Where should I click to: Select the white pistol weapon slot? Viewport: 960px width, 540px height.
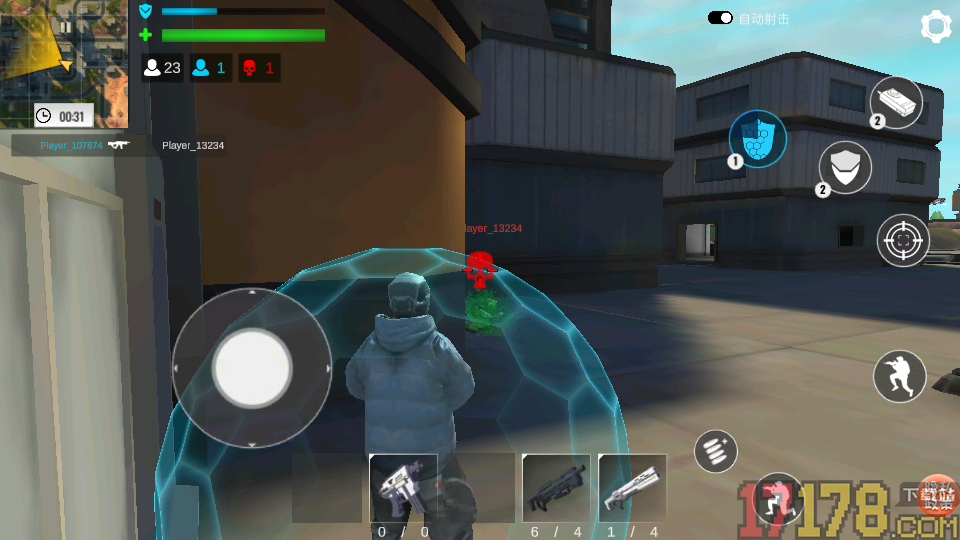[x=403, y=488]
